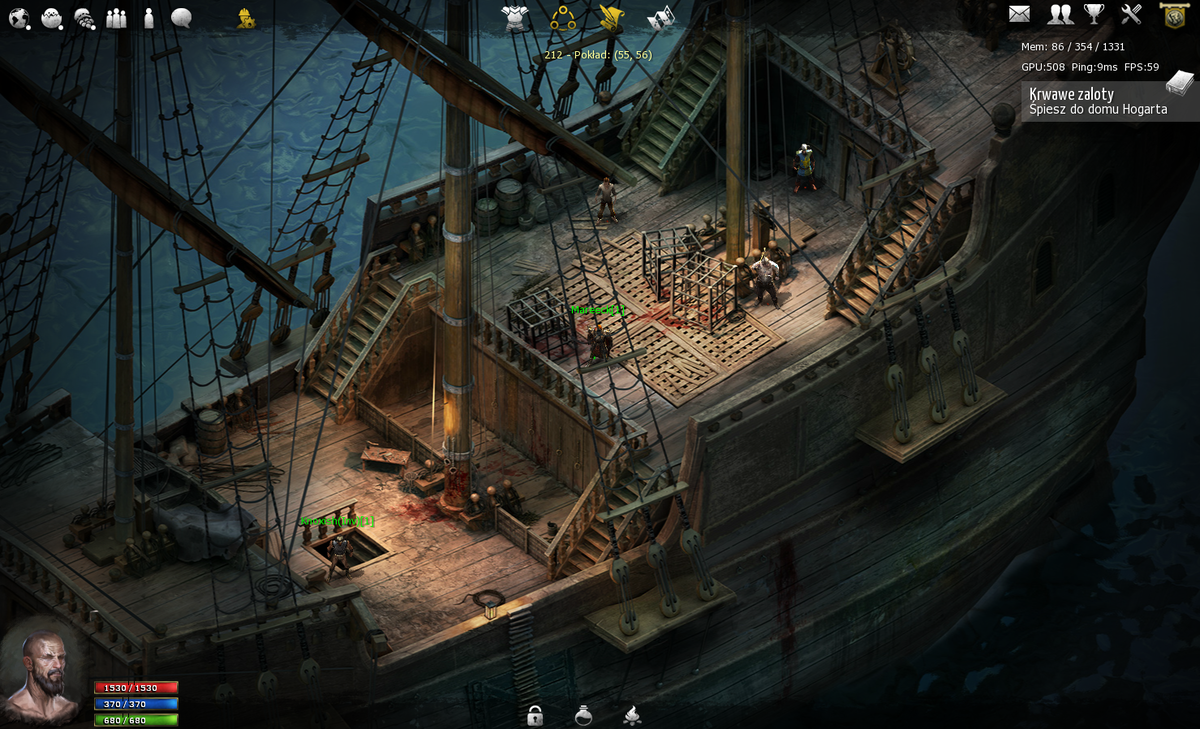Click the yellow worker helmet icon

[245, 17]
